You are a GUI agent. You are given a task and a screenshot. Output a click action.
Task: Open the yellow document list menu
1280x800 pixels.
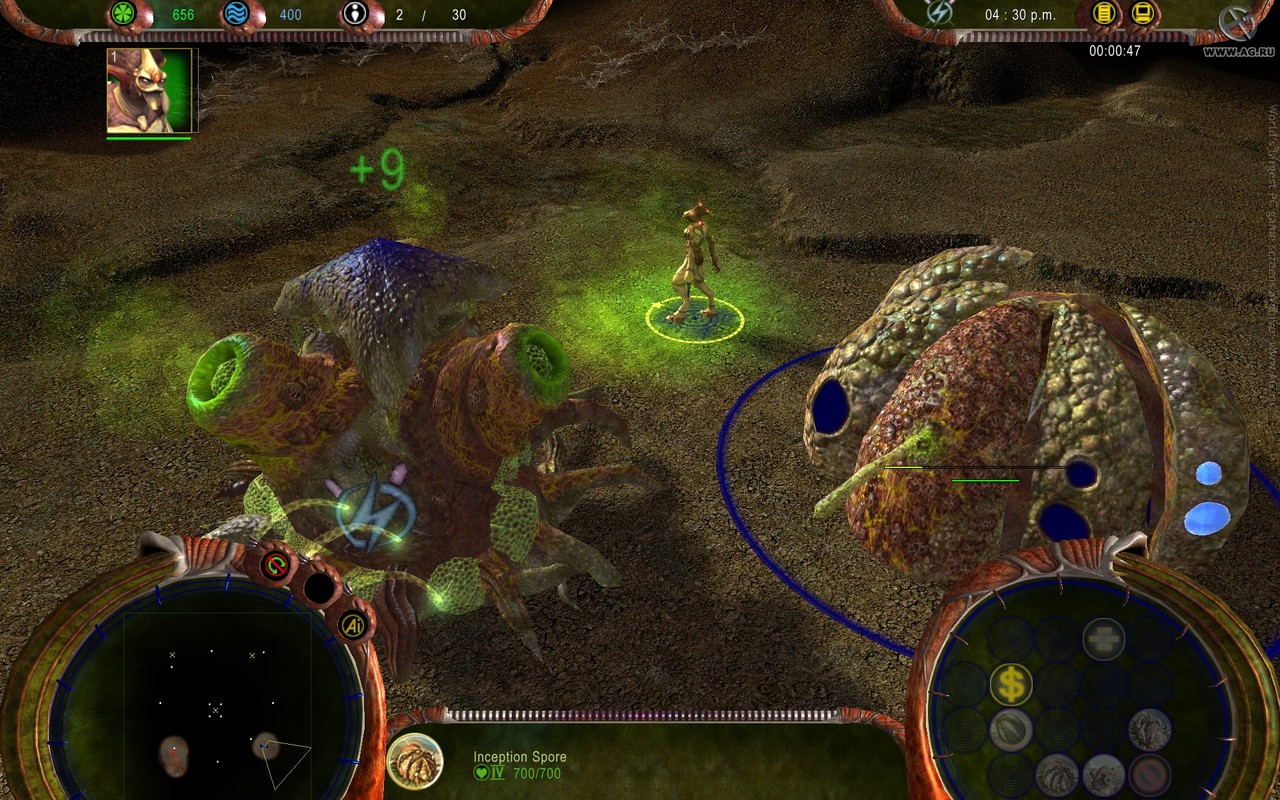click(x=1104, y=13)
